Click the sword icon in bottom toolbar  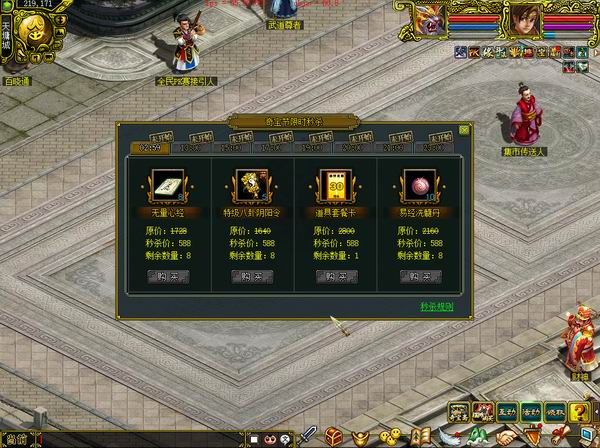(x=309, y=437)
